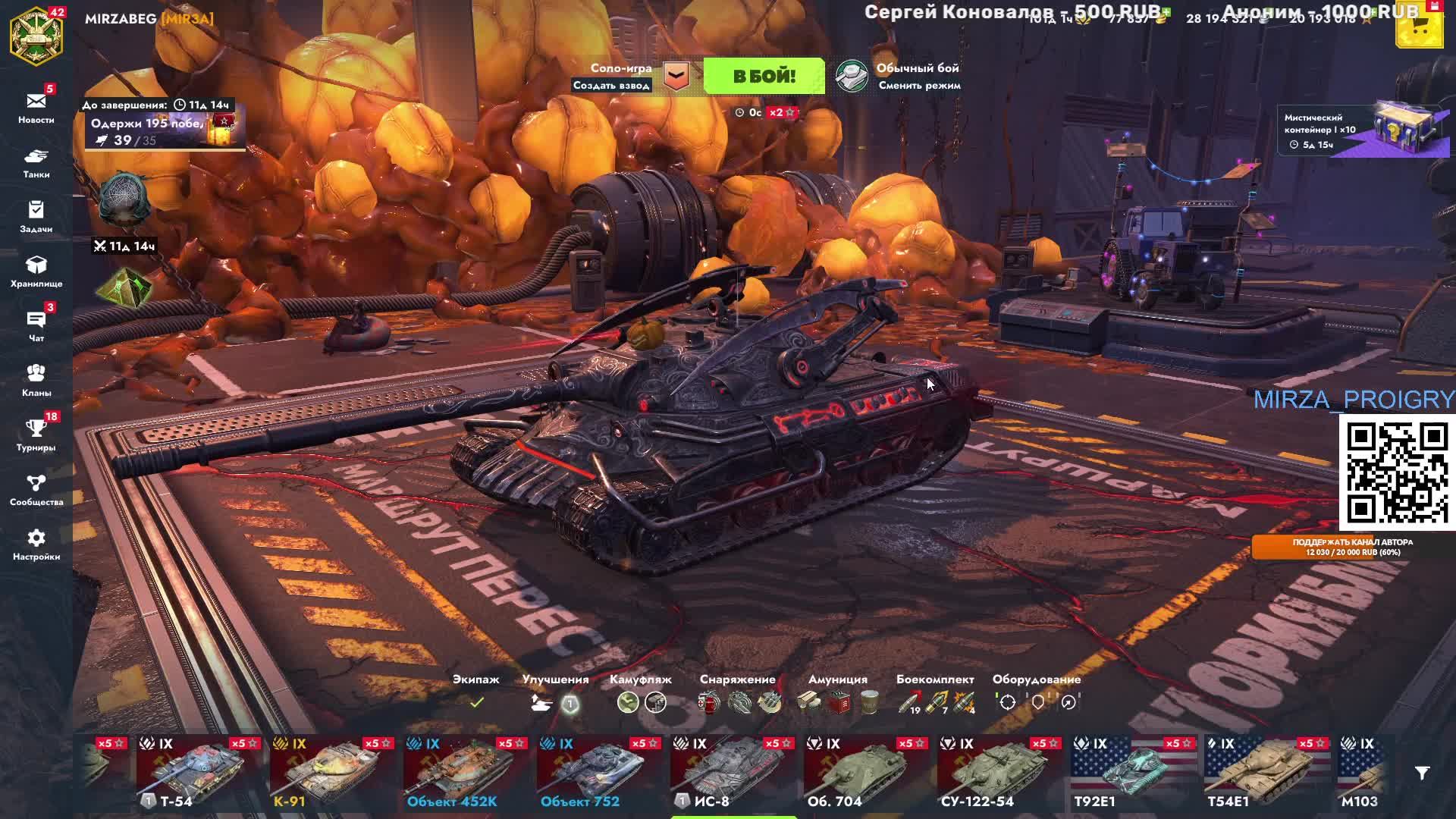The height and width of the screenshot is (819, 1456).
Task: Change the battle mode via Сменить режим
Action: tap(919, 86)
